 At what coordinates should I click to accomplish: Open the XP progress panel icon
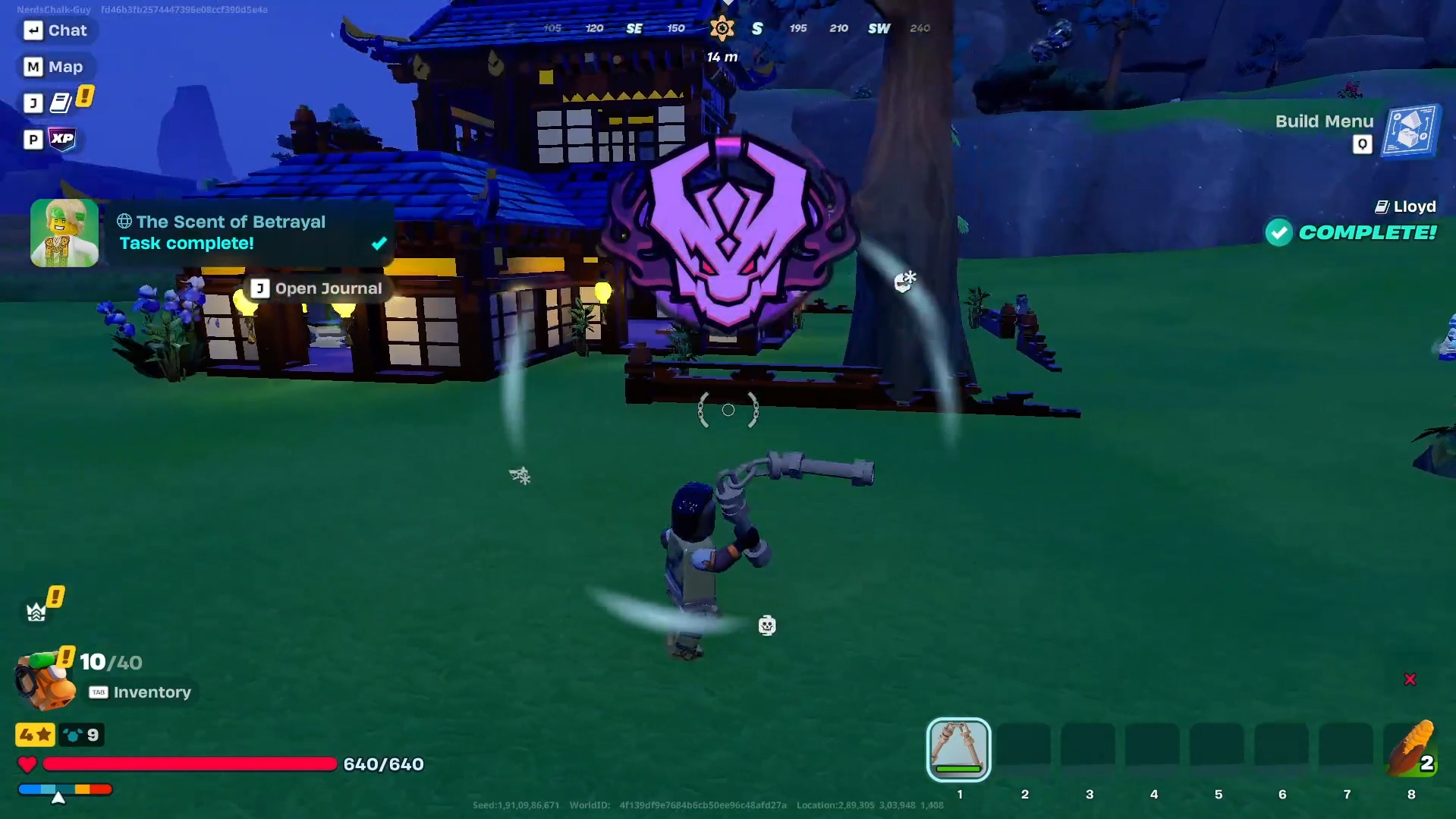coord(64,139)
